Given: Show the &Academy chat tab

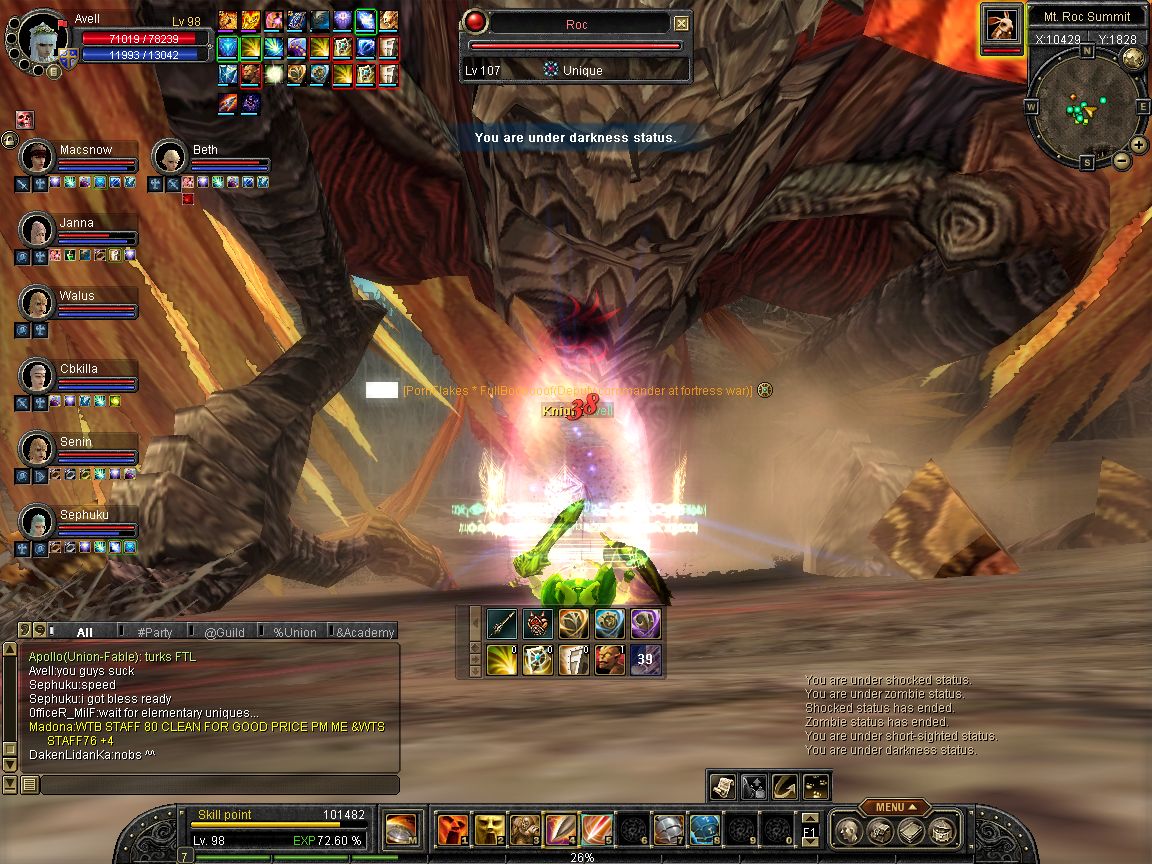Looking at the screenshot, I should point(364,632).
